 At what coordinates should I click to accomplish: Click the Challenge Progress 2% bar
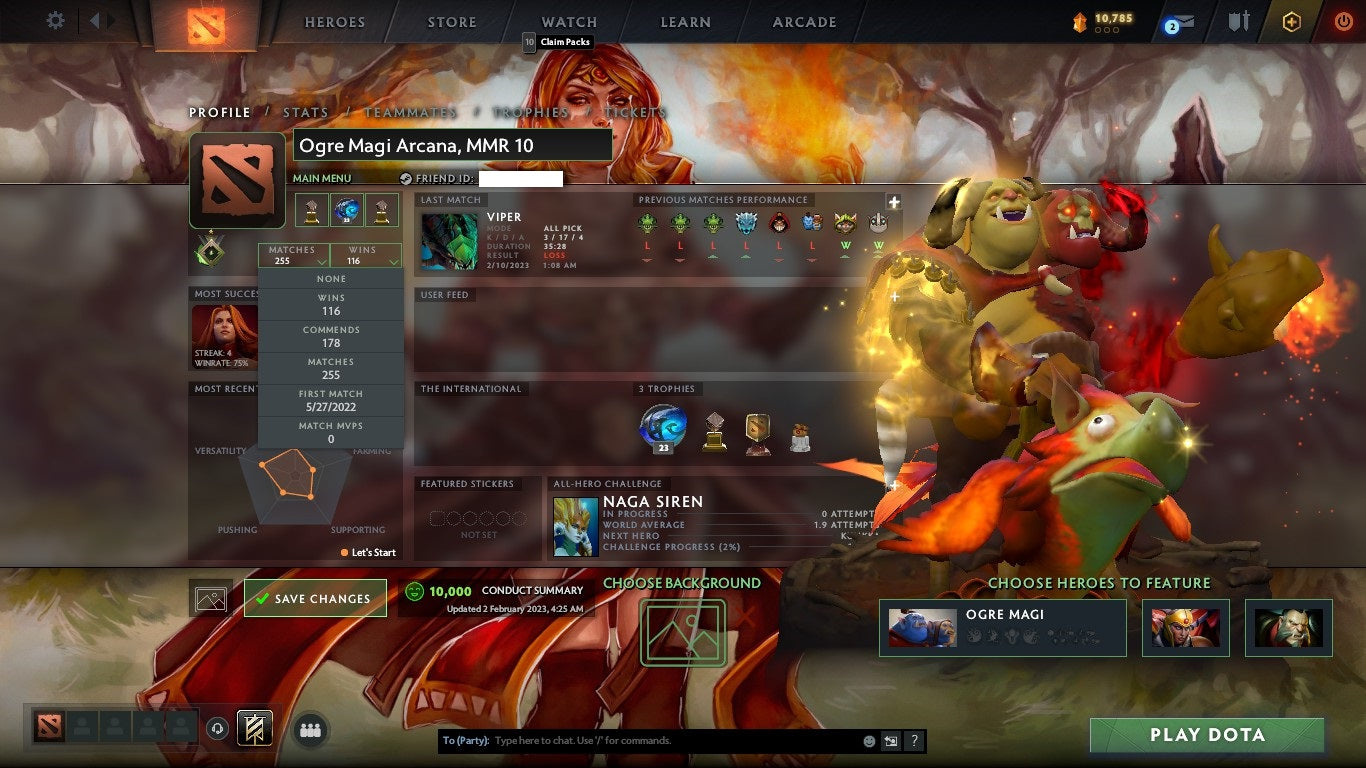(672, 546)
